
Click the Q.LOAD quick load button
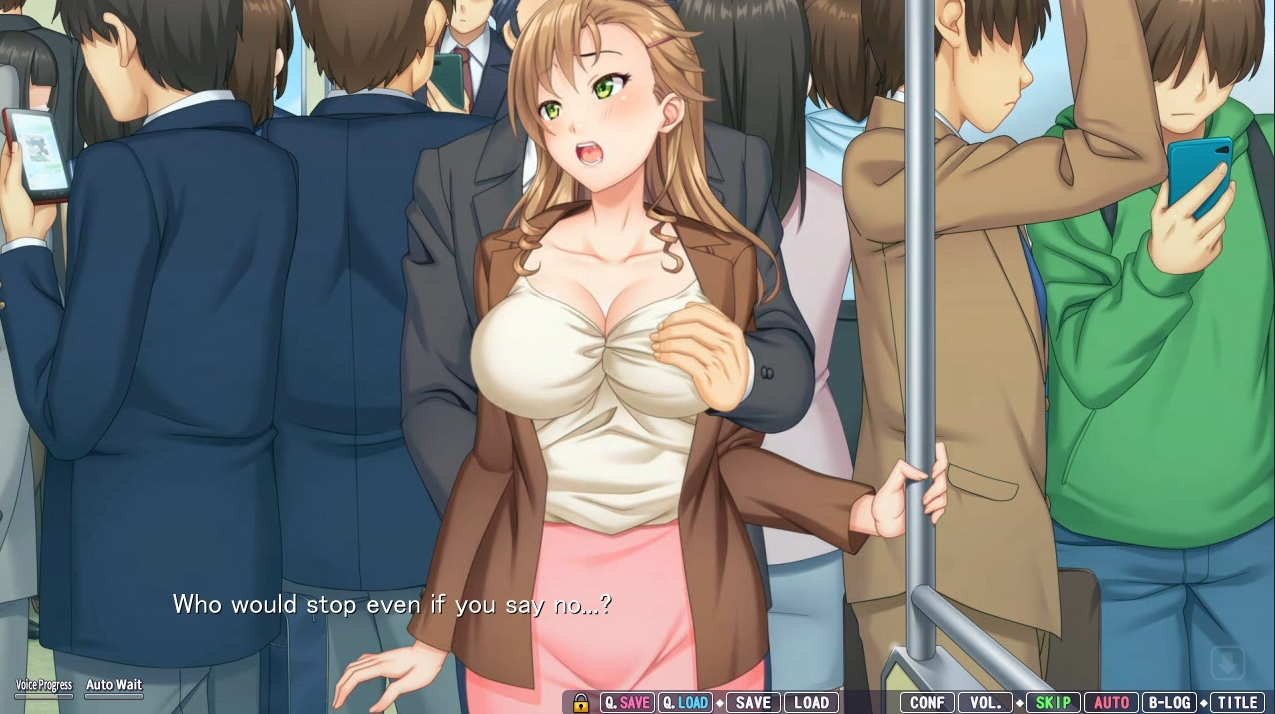(685, 703)
